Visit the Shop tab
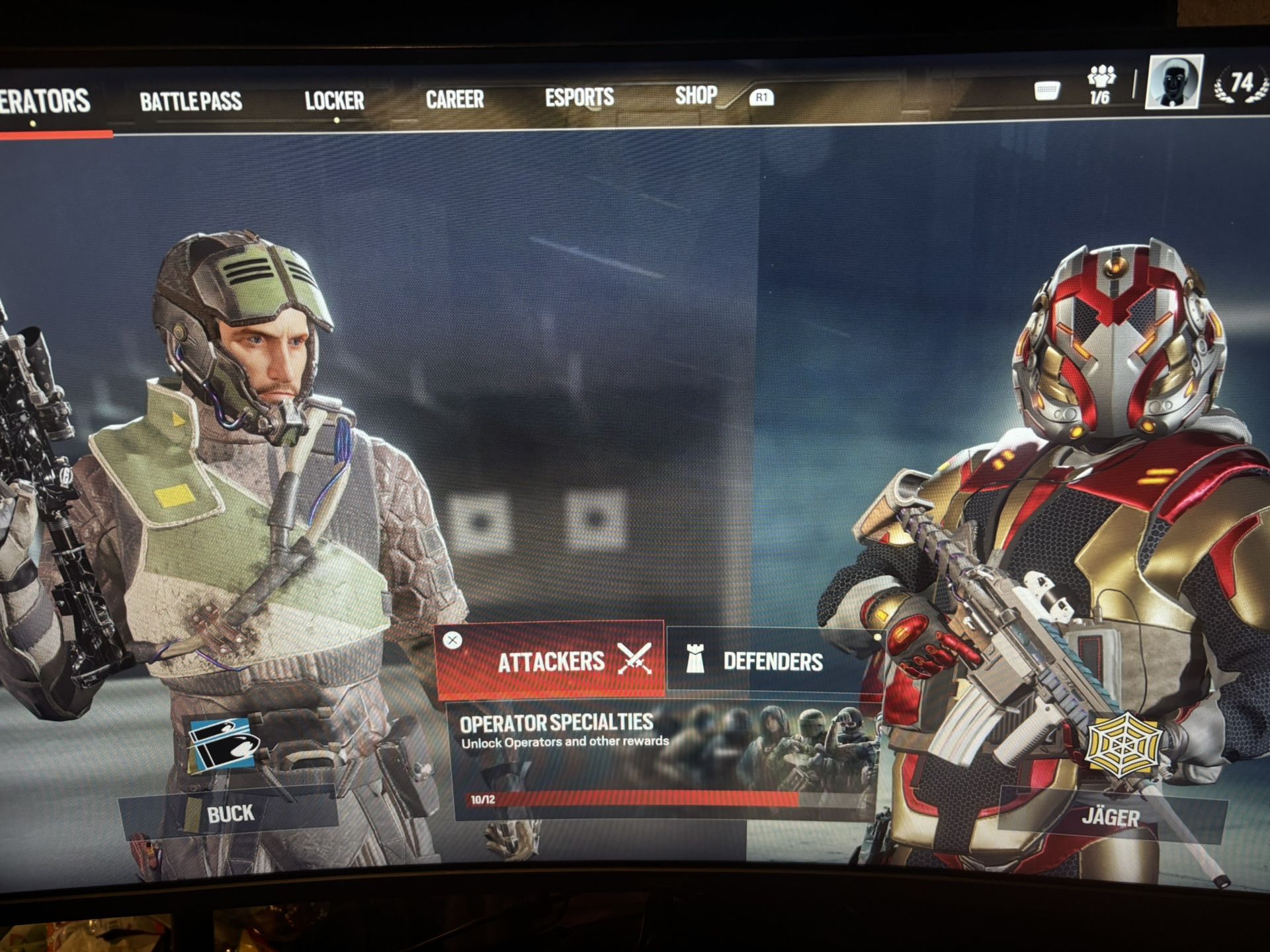The image size is (1270, 952). point(696,96)
